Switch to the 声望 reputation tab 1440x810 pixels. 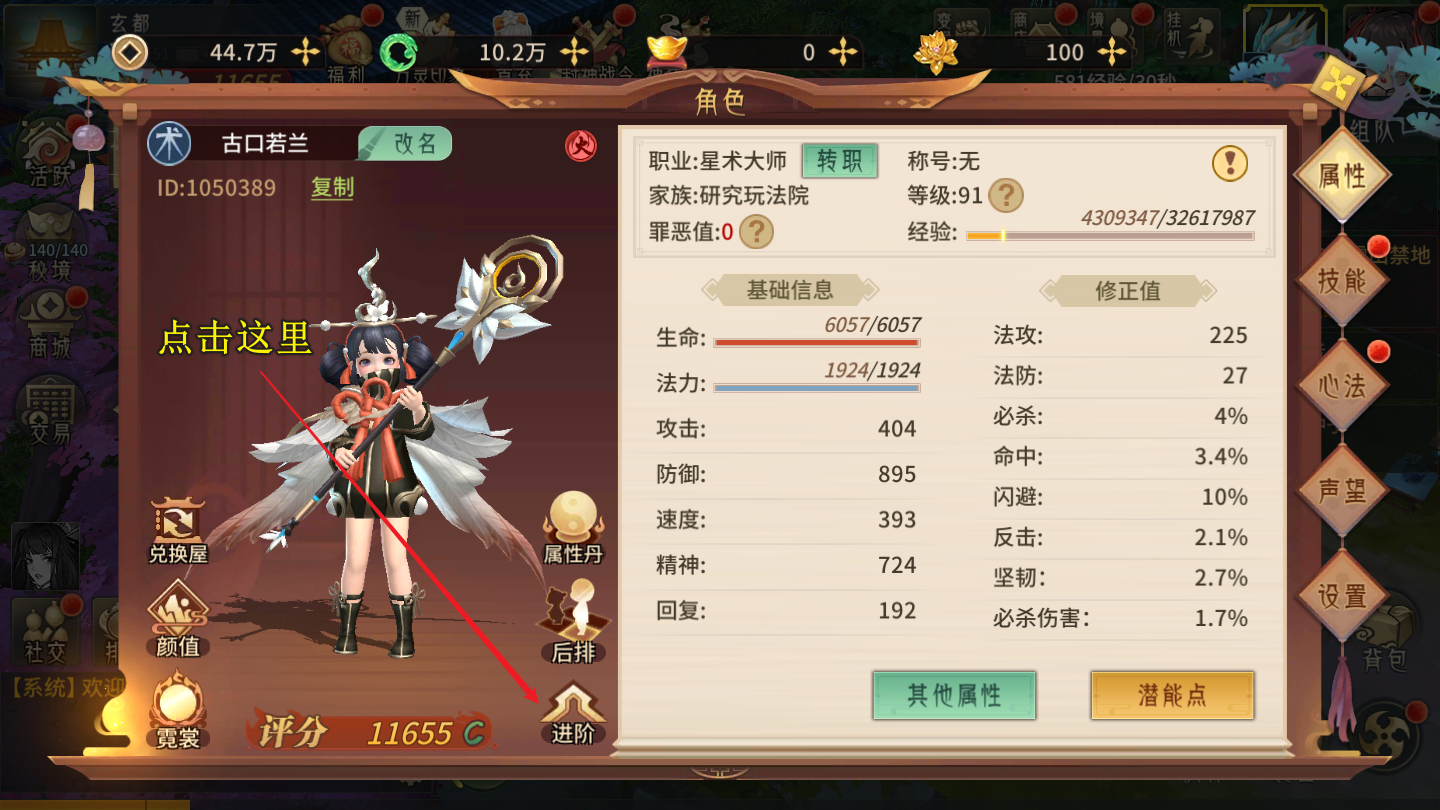point(1342,491)
